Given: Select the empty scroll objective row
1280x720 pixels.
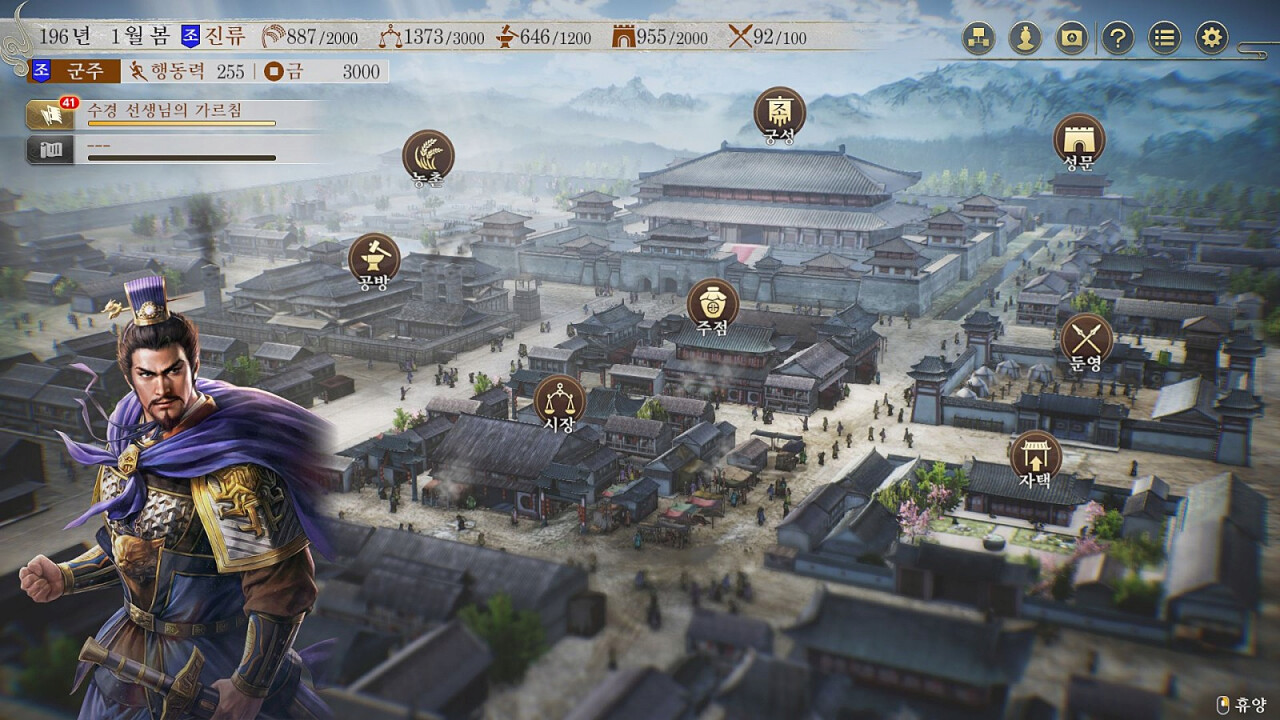Looking at the screenshot, I should coord(180,150).
